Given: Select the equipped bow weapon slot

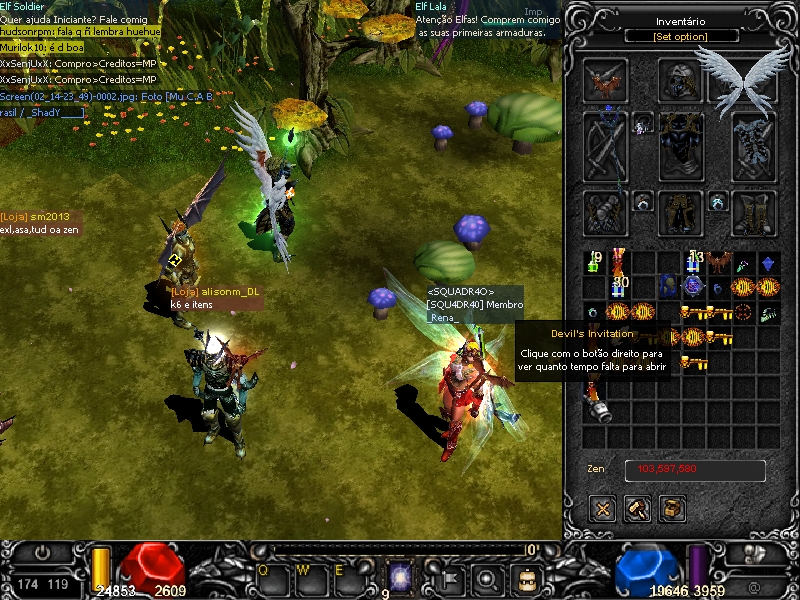Looking at the screenshot, I should [605, 146].
